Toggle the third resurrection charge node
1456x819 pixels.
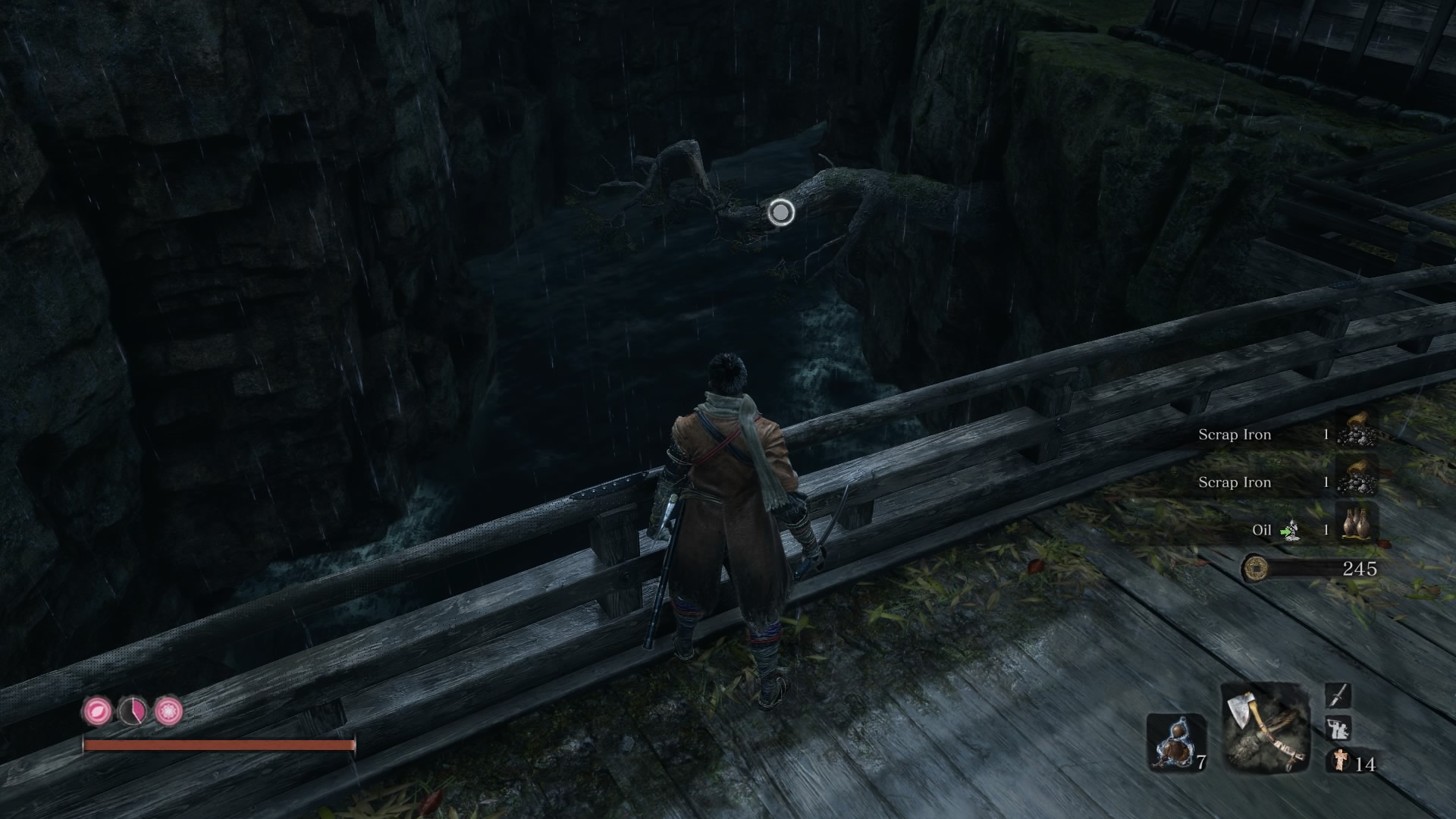[x=168, y=713]
